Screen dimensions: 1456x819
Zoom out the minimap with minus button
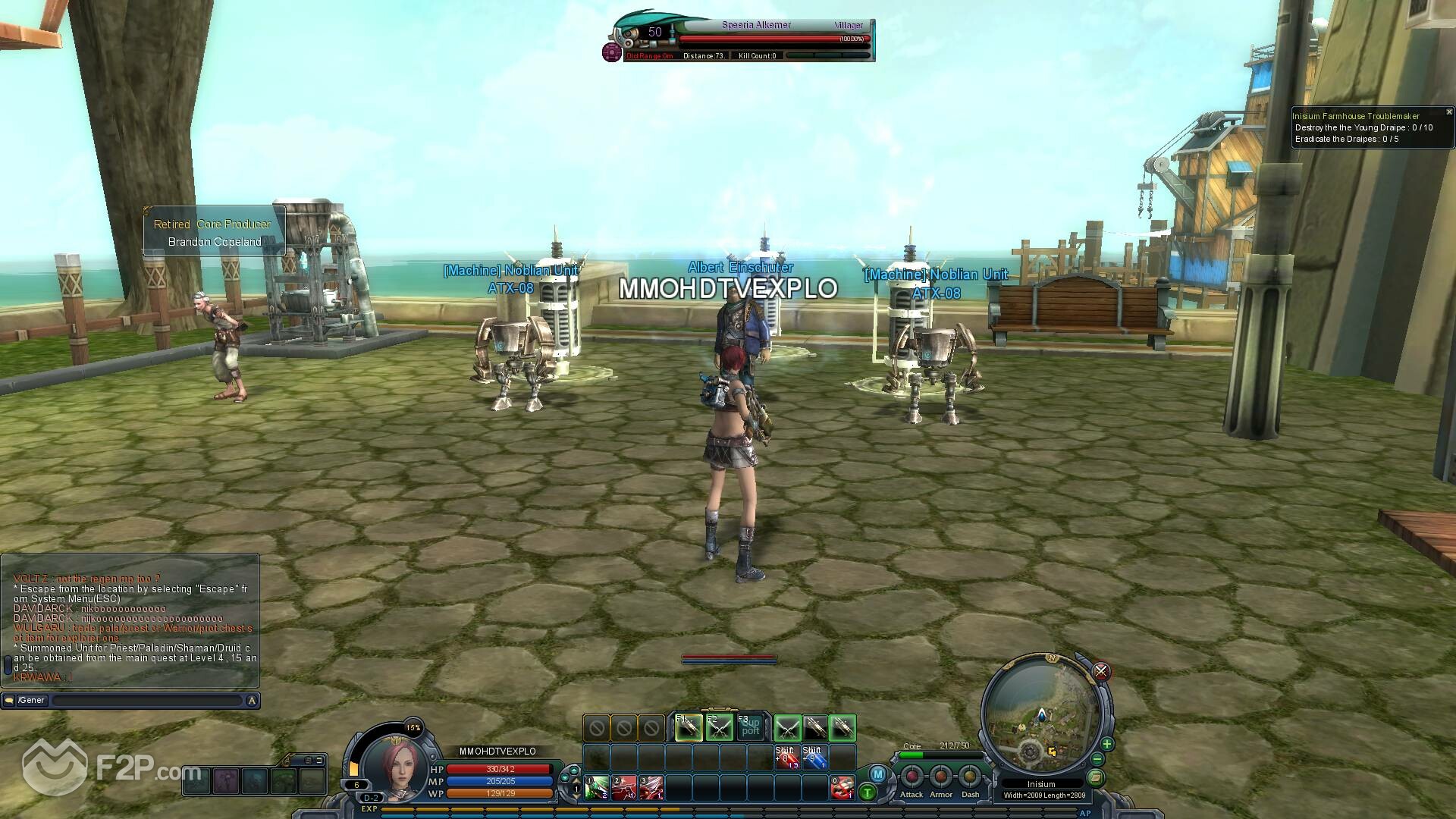tap(1097, 759)
